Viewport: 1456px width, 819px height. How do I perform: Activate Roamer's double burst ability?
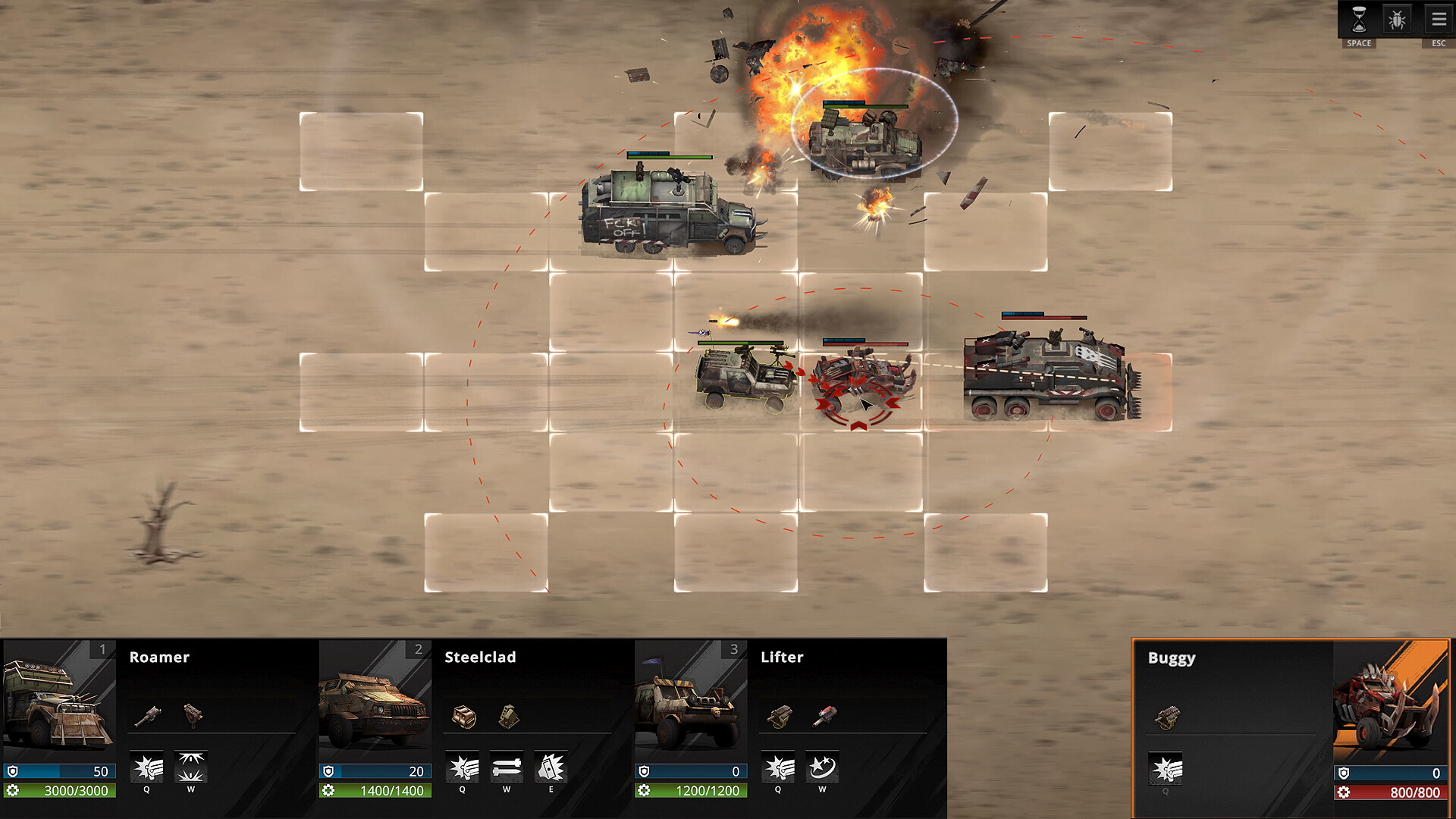click(x=191, y=768)
